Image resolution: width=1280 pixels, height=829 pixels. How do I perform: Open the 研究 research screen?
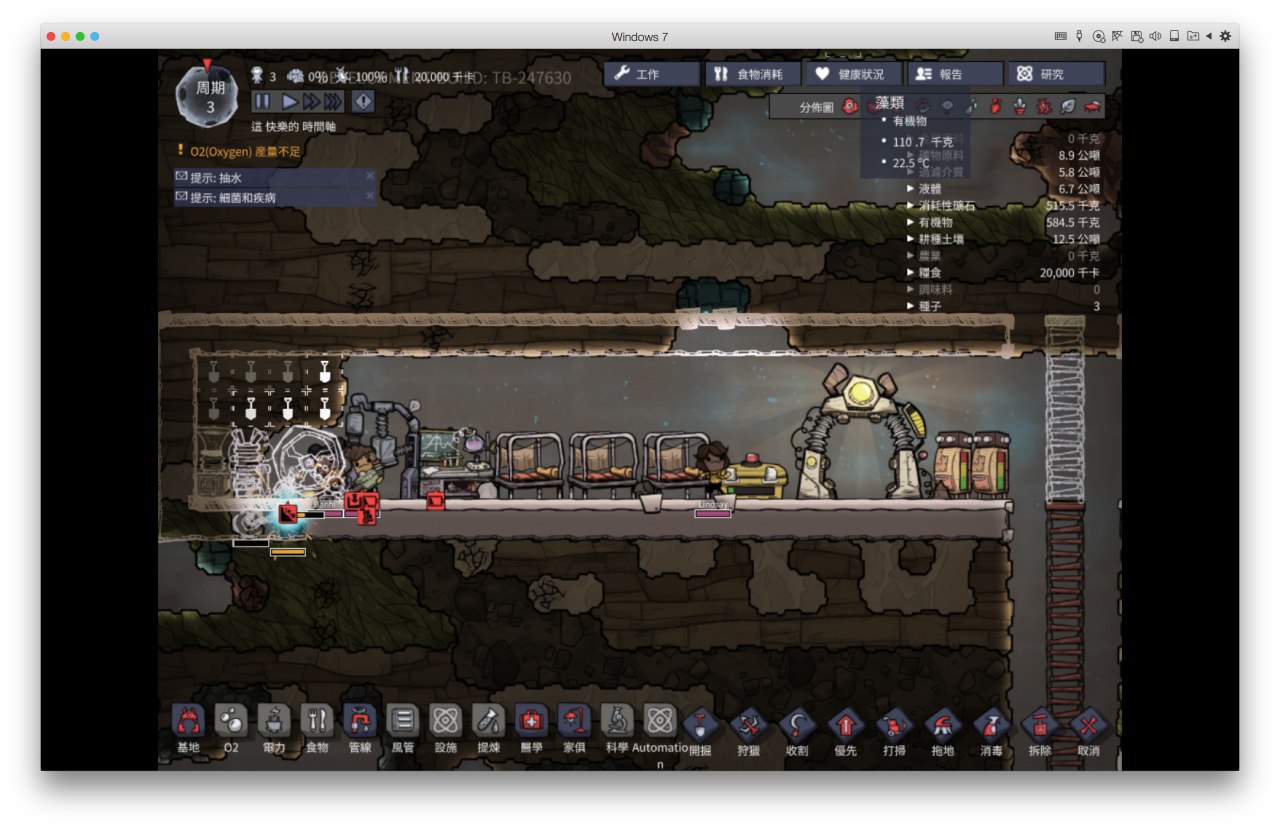1055,74
